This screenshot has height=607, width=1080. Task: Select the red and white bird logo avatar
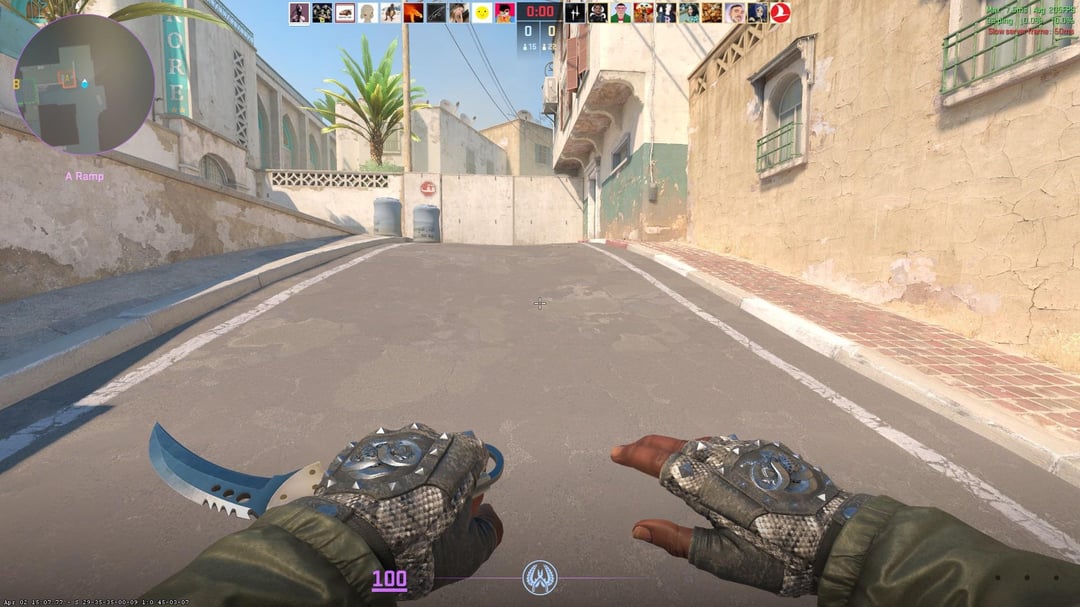(780, 12)
